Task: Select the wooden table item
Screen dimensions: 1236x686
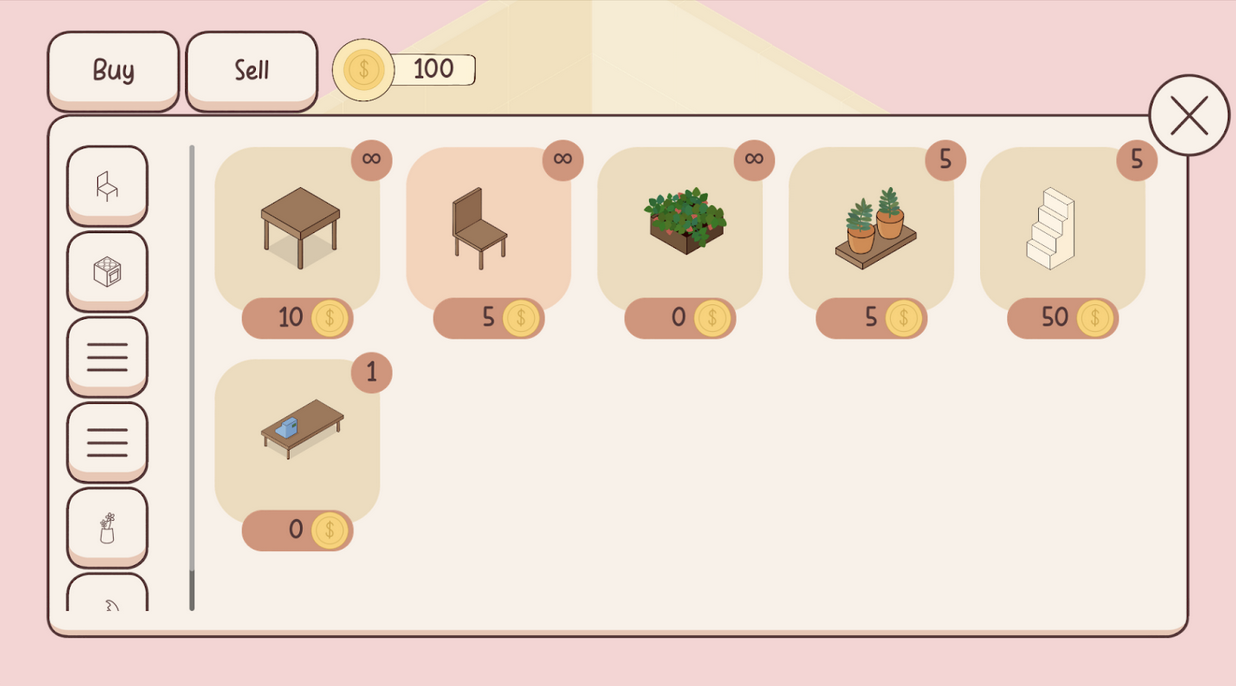Action: 298,227
